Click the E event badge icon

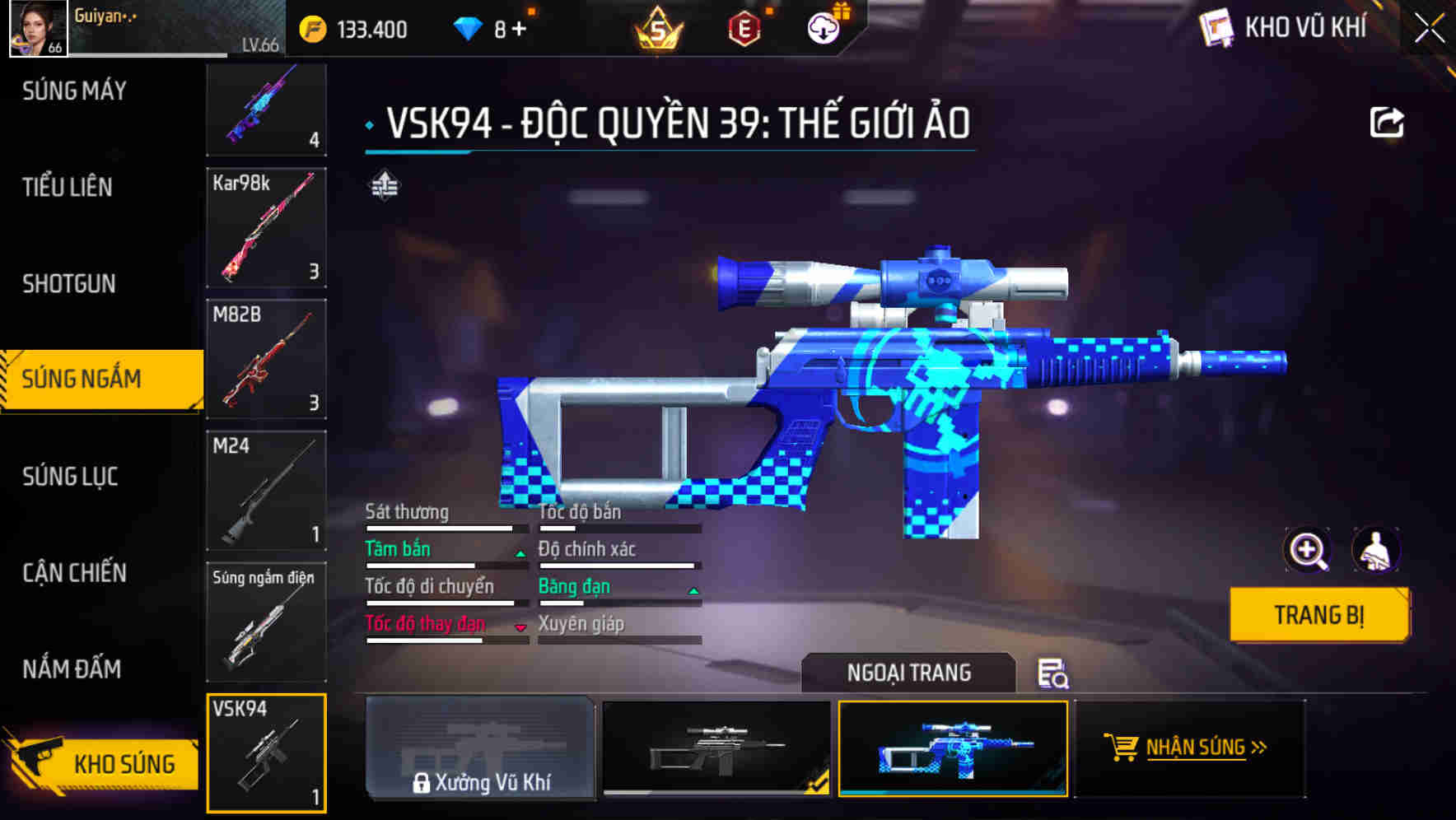pos(742,27)
